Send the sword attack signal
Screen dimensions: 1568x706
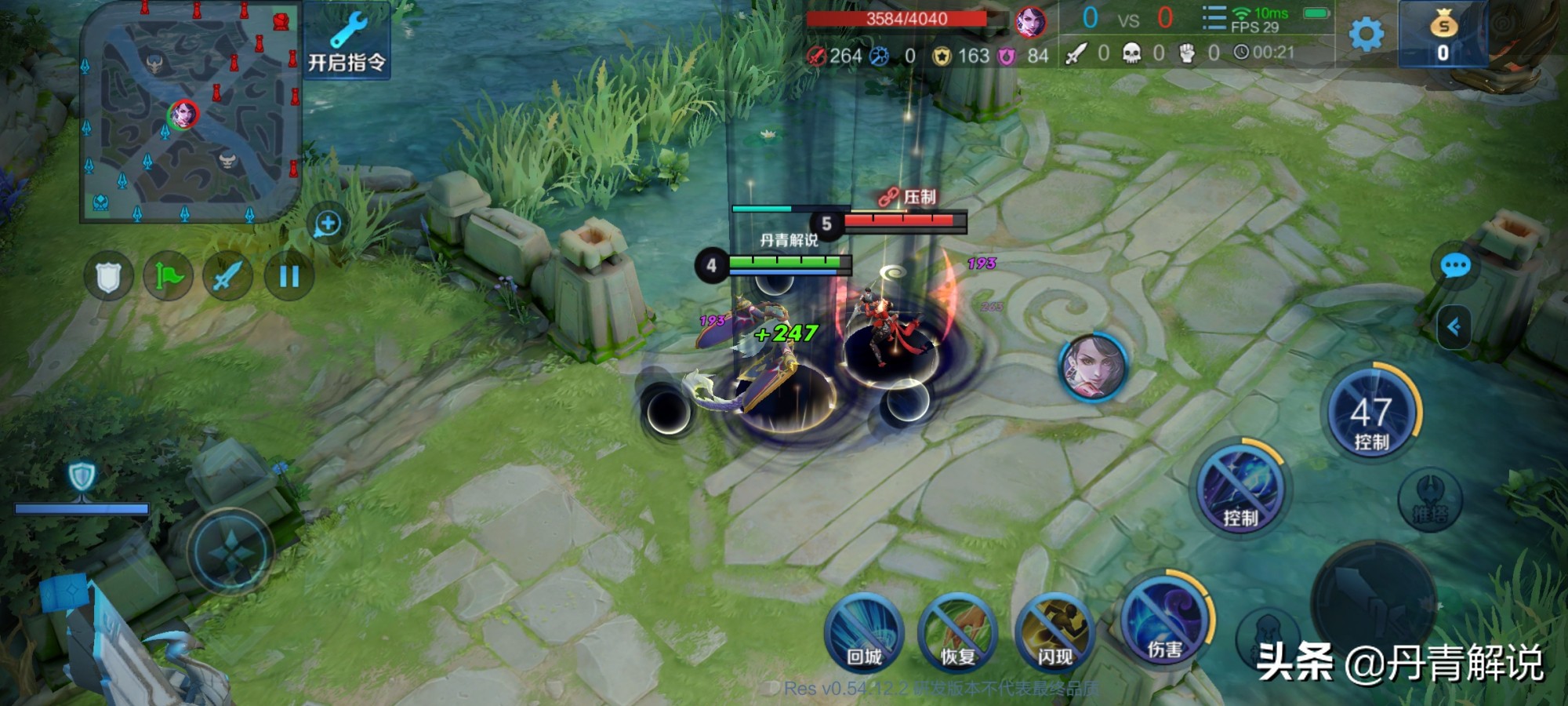[227, 276]
